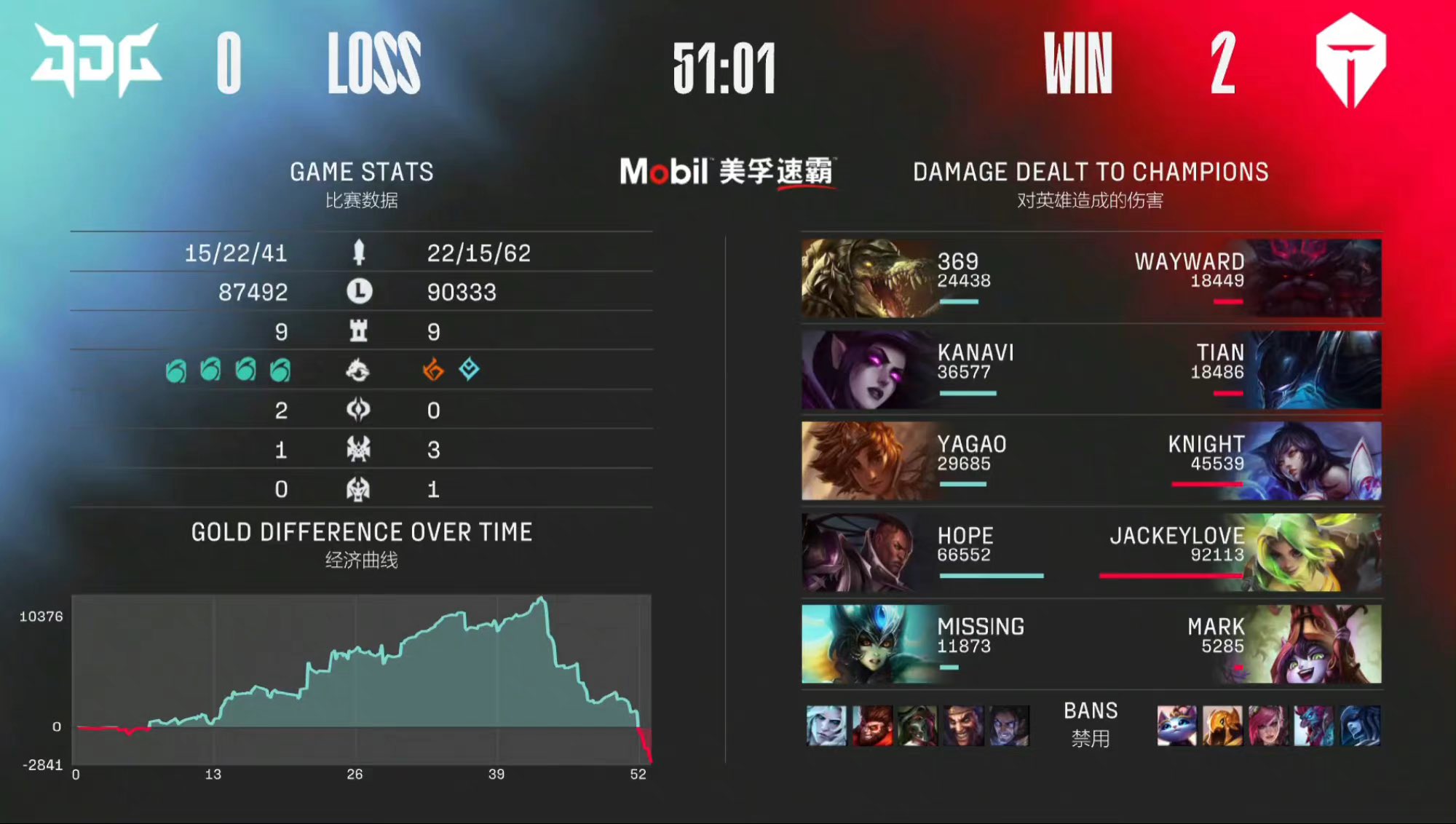The image size is (1456, 824).
Task: Select the turrets destroyed icon
Action: 360,330
